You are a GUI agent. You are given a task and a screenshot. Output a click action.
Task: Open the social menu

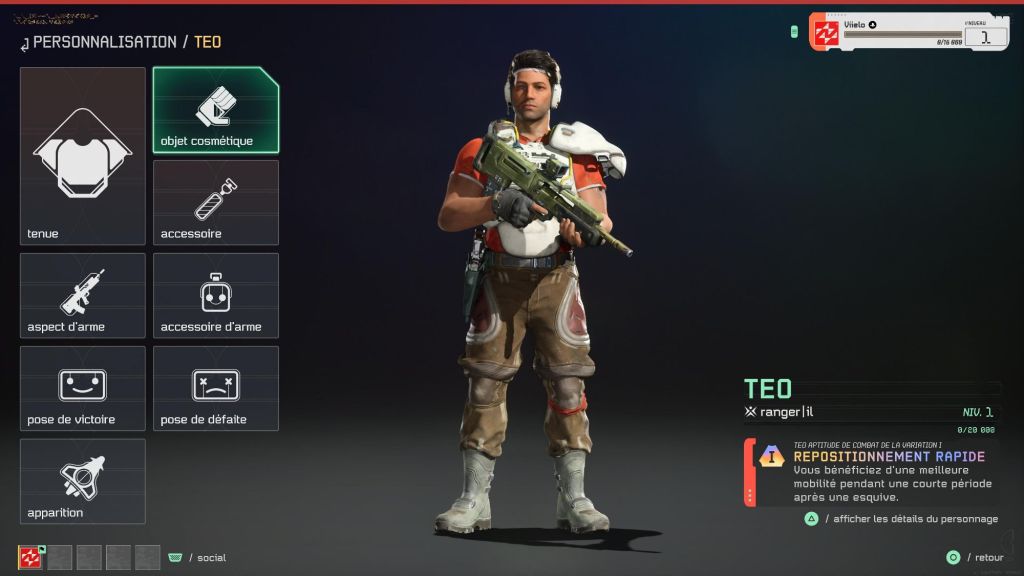tap(200, 557)
